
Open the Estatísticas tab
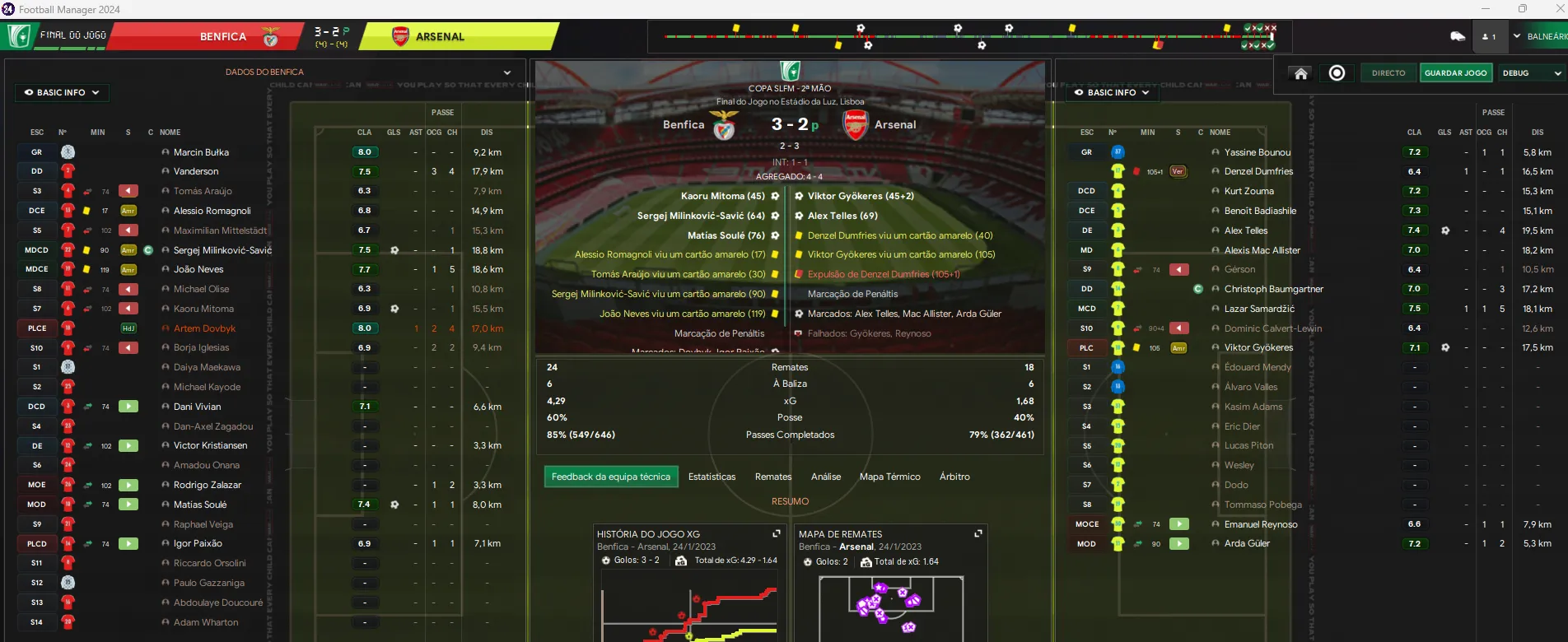click(712, 477)
